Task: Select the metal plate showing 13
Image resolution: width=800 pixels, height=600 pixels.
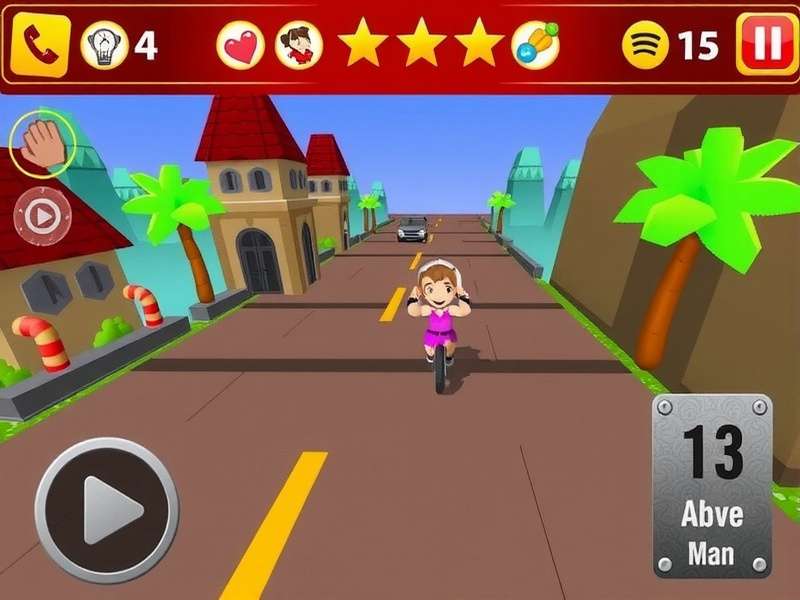Action: pyautogui.click(x=712, y=486)
